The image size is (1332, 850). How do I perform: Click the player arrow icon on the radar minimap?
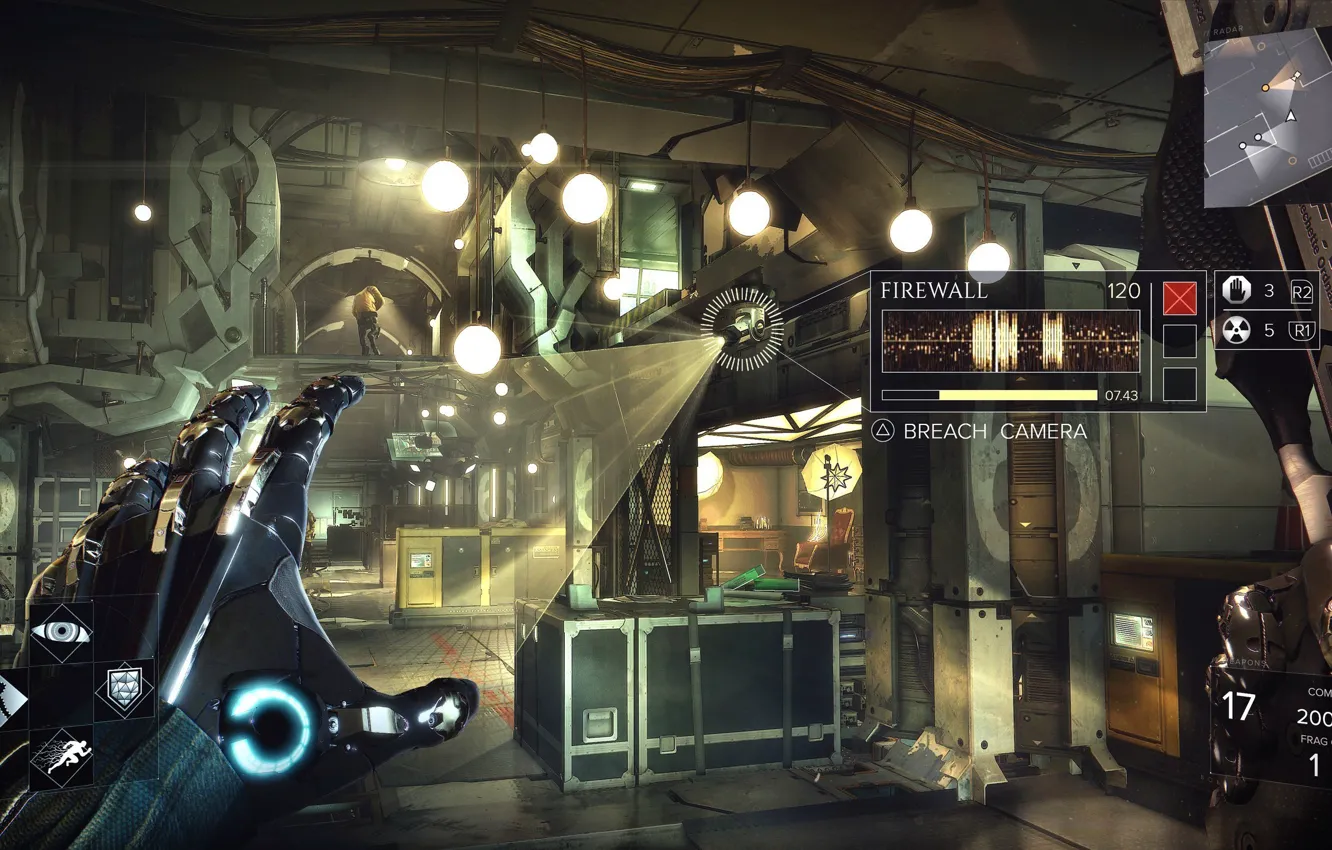[x=1291, y=116]
